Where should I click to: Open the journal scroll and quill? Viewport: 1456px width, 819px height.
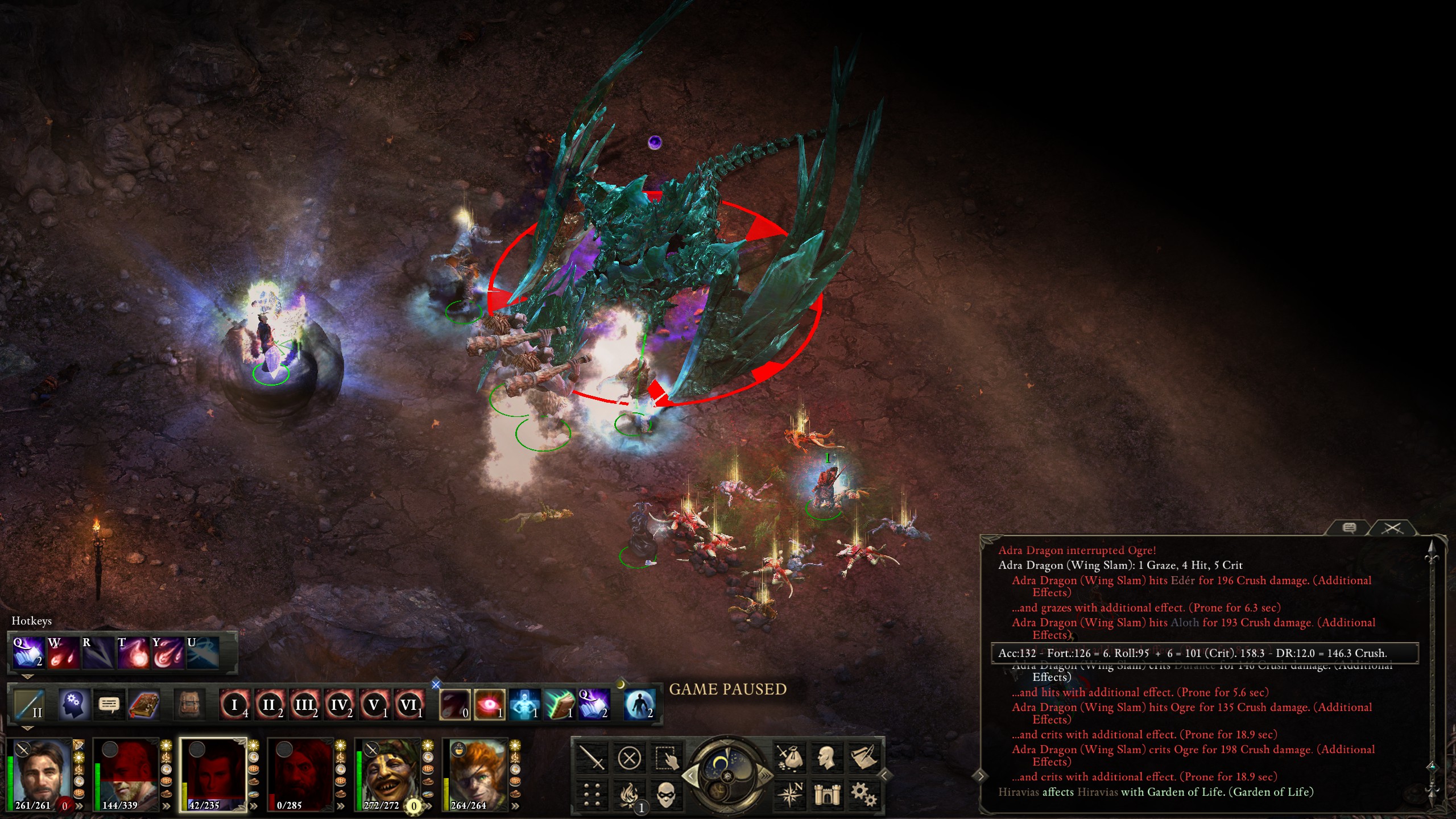[863, 758]
